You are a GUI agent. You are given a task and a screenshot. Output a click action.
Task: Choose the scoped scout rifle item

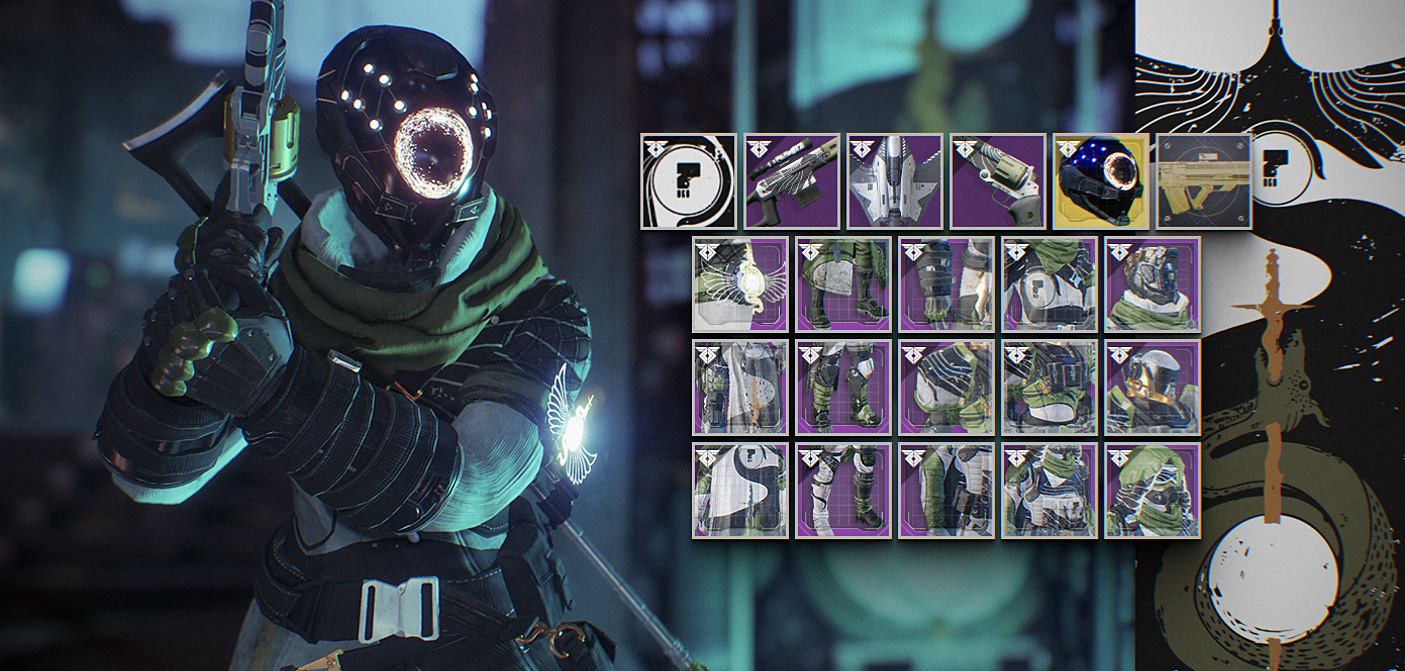(x=791, y=181)
